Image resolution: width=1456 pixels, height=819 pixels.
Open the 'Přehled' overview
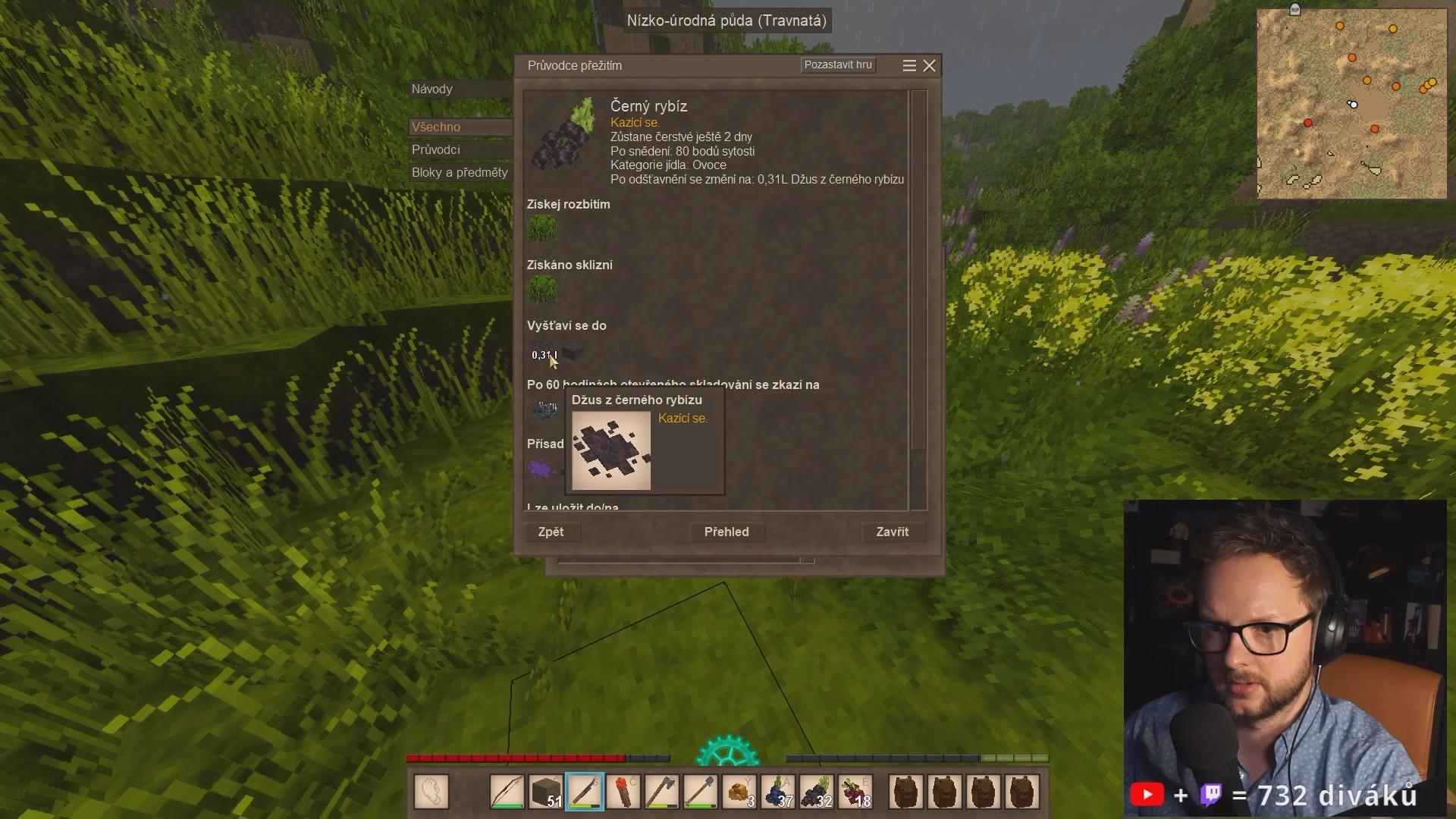726,532
